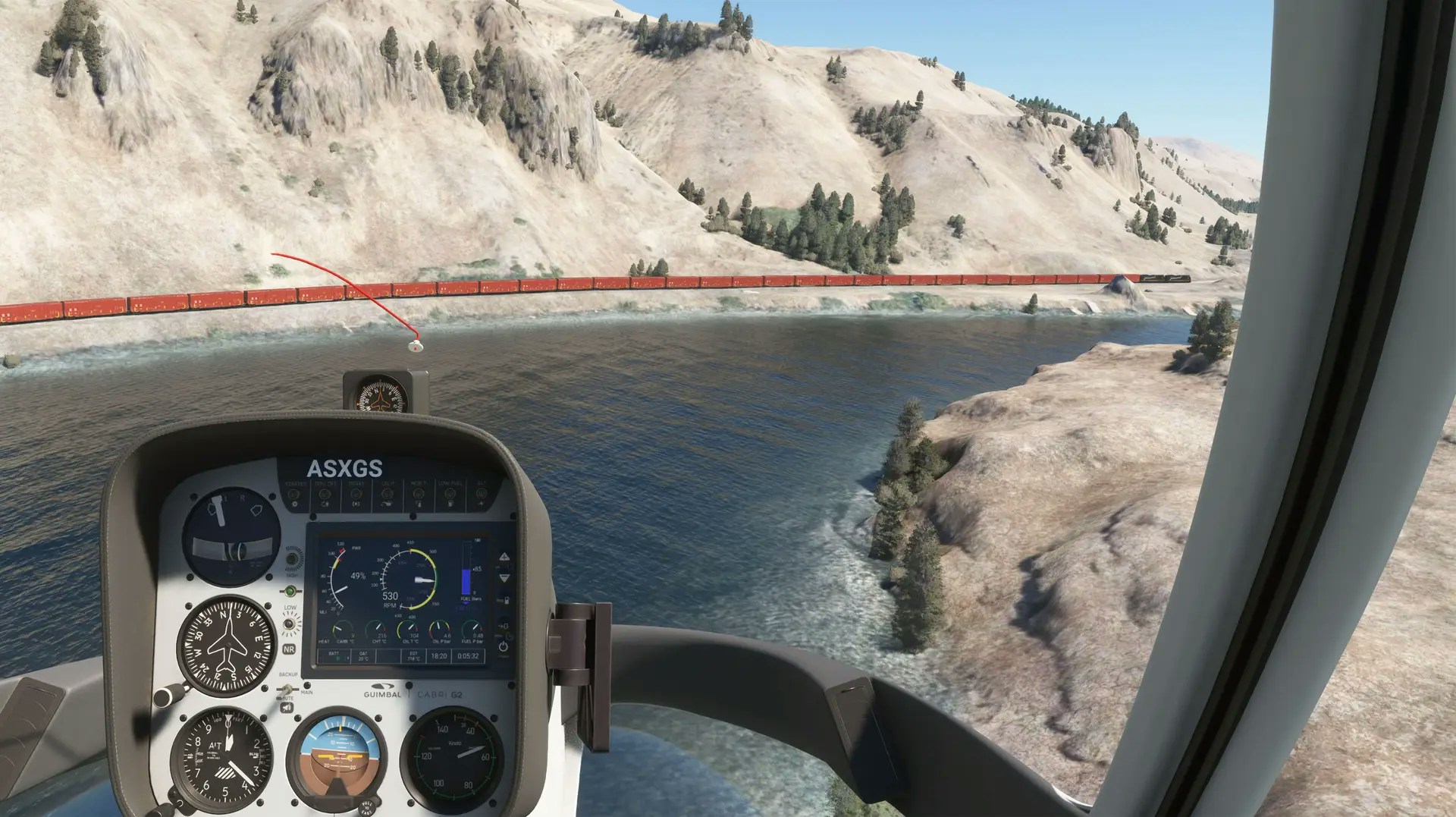Activate the NR button on the panel
Image resolution: width=1456 pixels, height=817 pixels.
(289, 649)
